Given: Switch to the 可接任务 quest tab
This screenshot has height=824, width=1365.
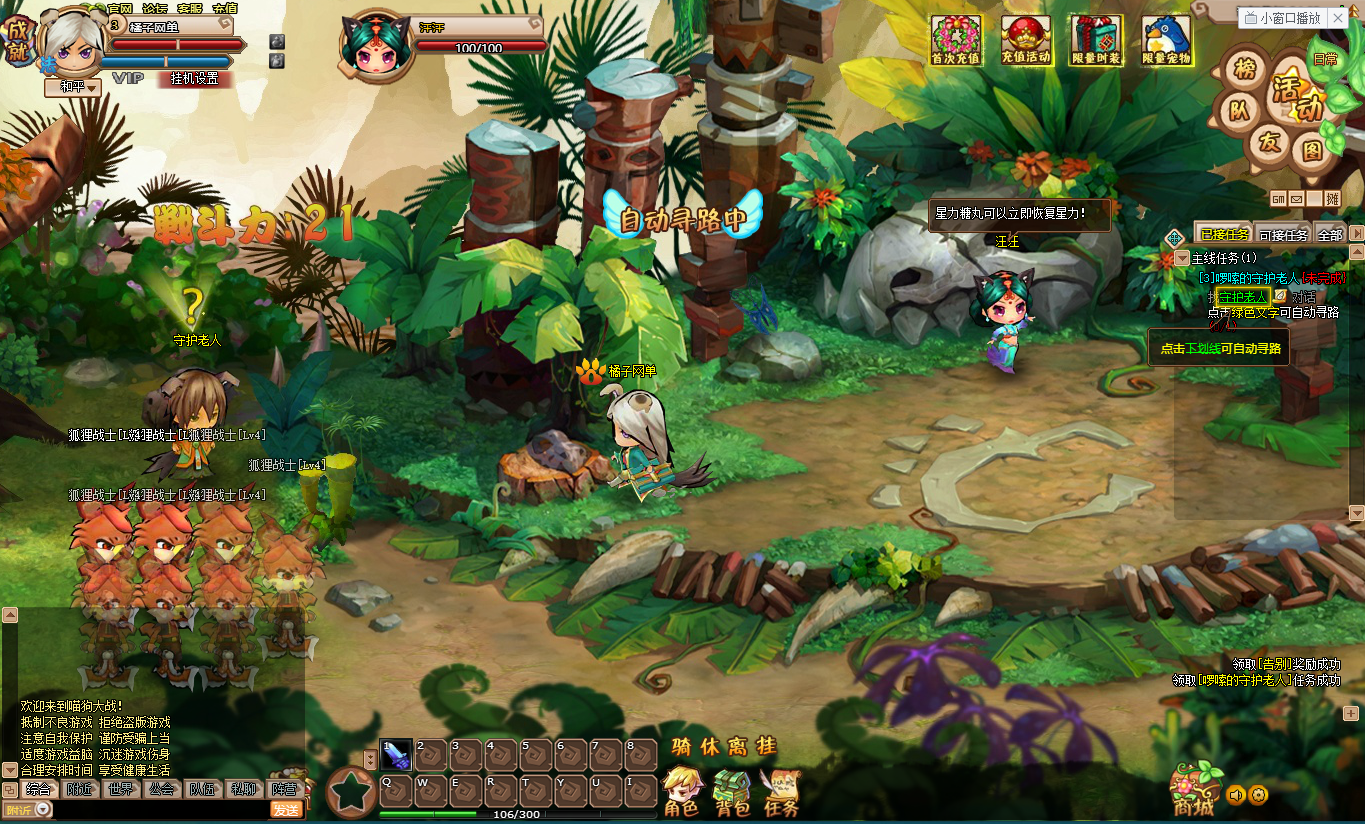Looking at the screenshot, I should [x=1283, y=234].
